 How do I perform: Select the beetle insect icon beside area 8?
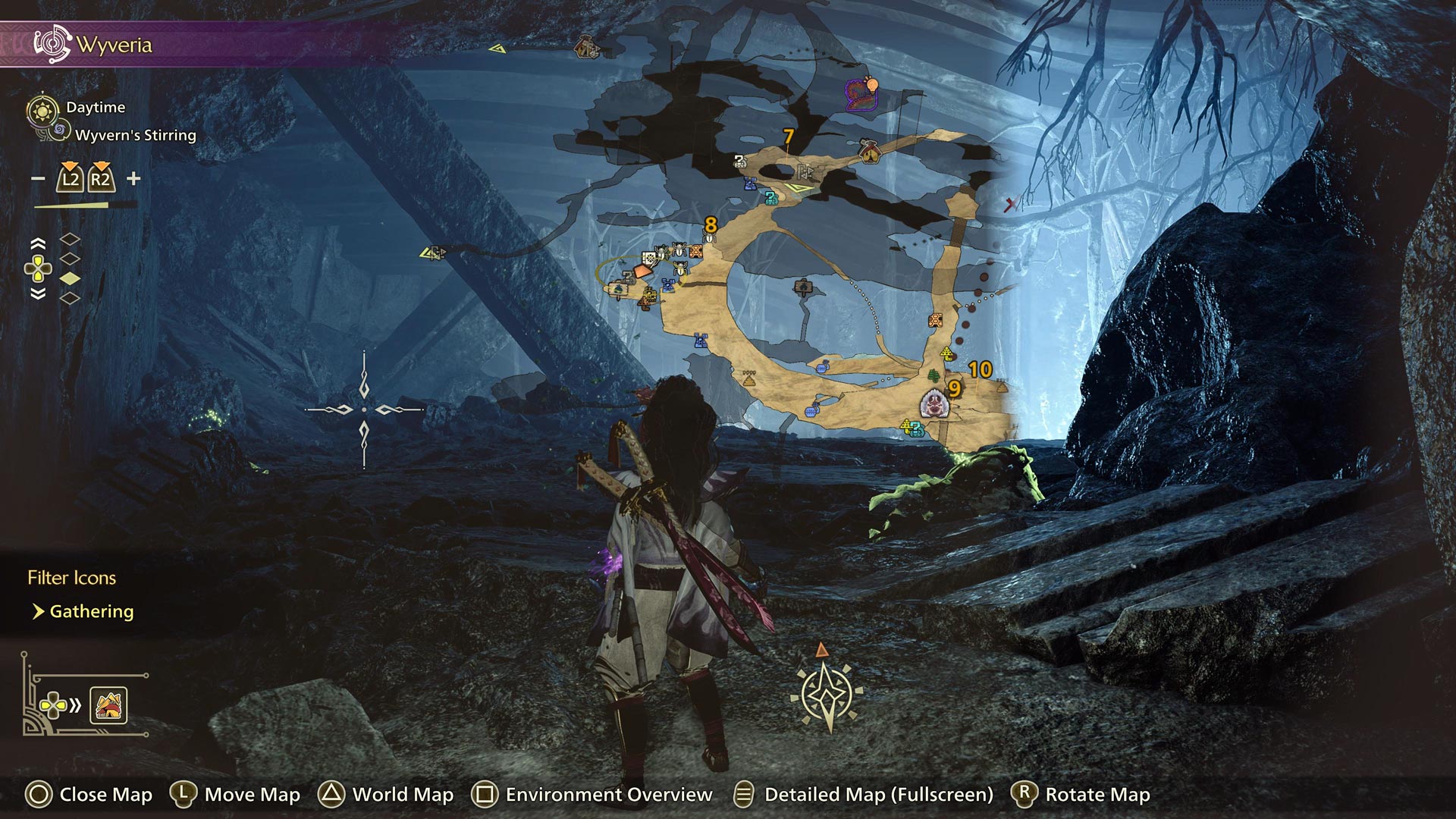click(708, 237)
